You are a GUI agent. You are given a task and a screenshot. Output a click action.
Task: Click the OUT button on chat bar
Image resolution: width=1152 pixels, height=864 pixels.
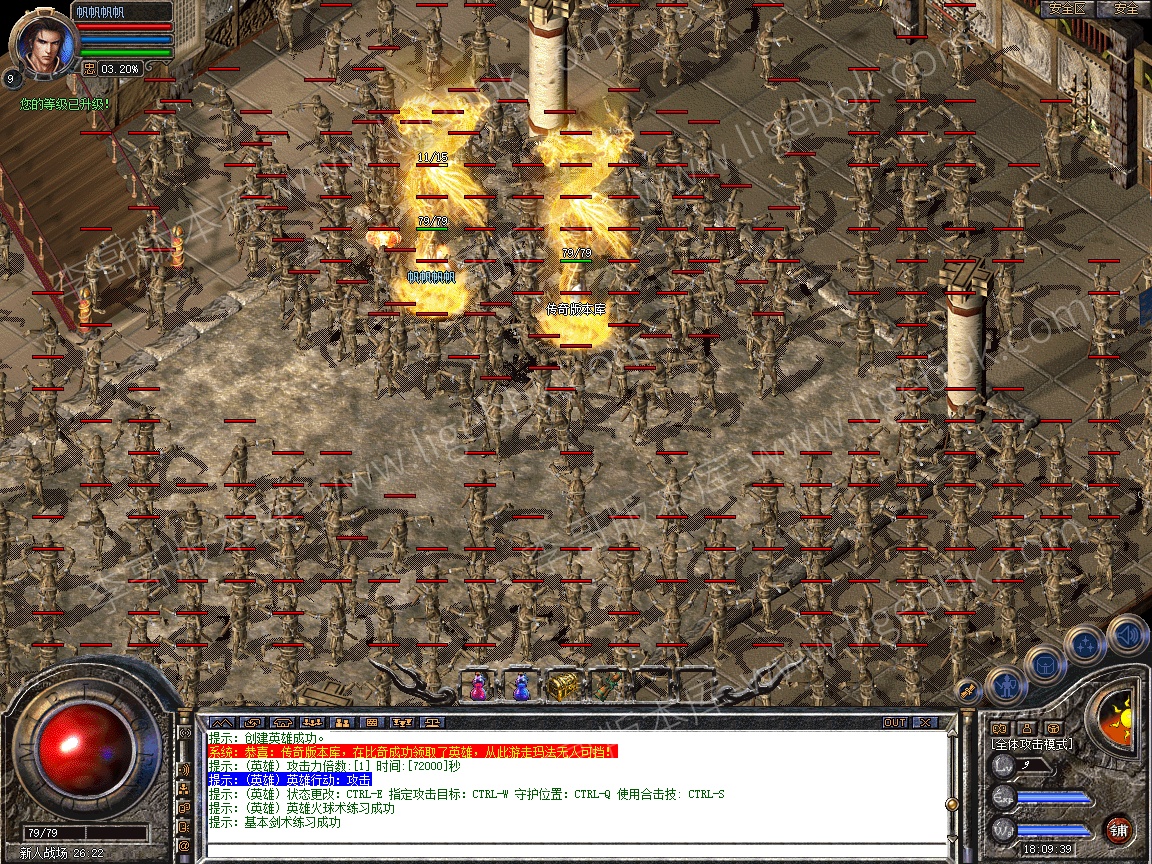pyautogui.click(x=895, y=722)
